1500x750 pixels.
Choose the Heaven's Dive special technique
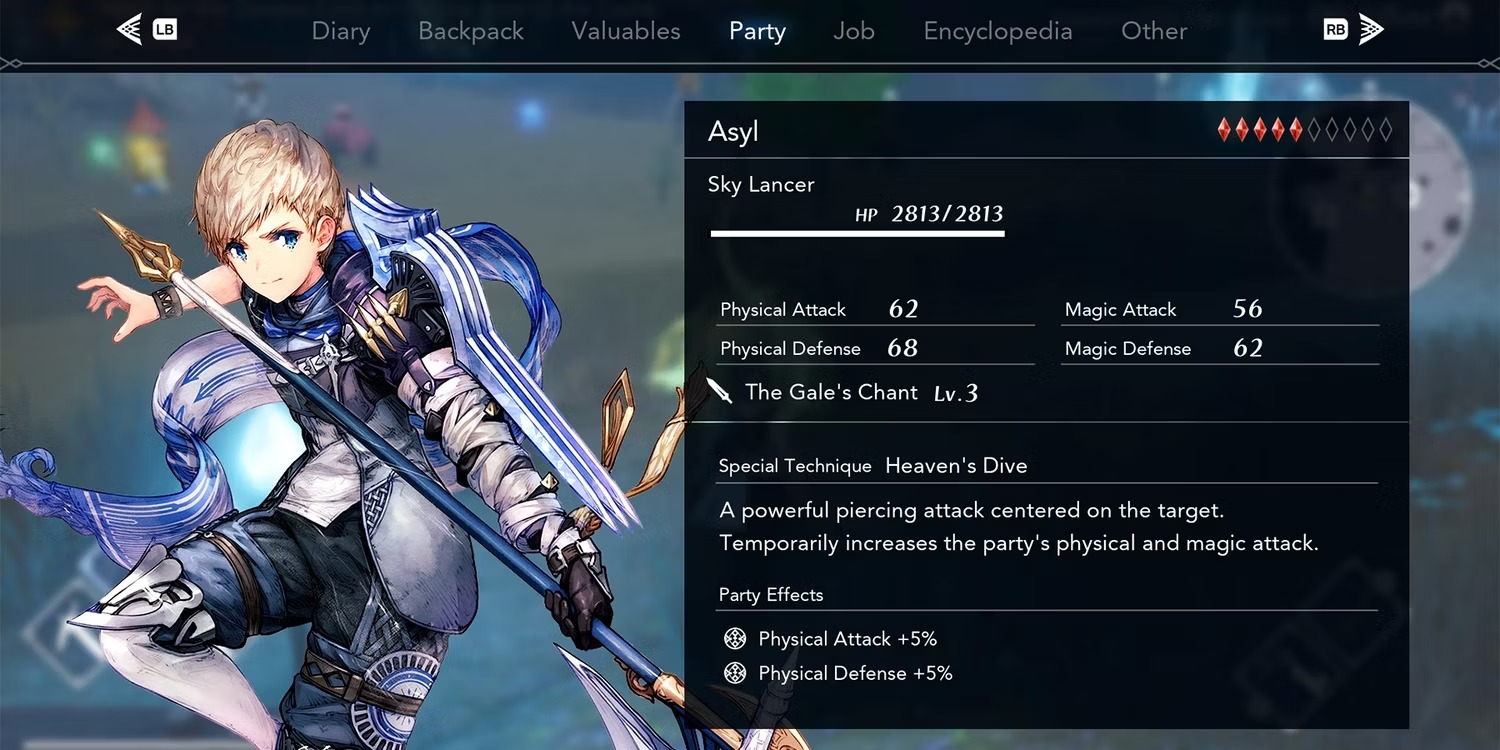click(956, 466)
